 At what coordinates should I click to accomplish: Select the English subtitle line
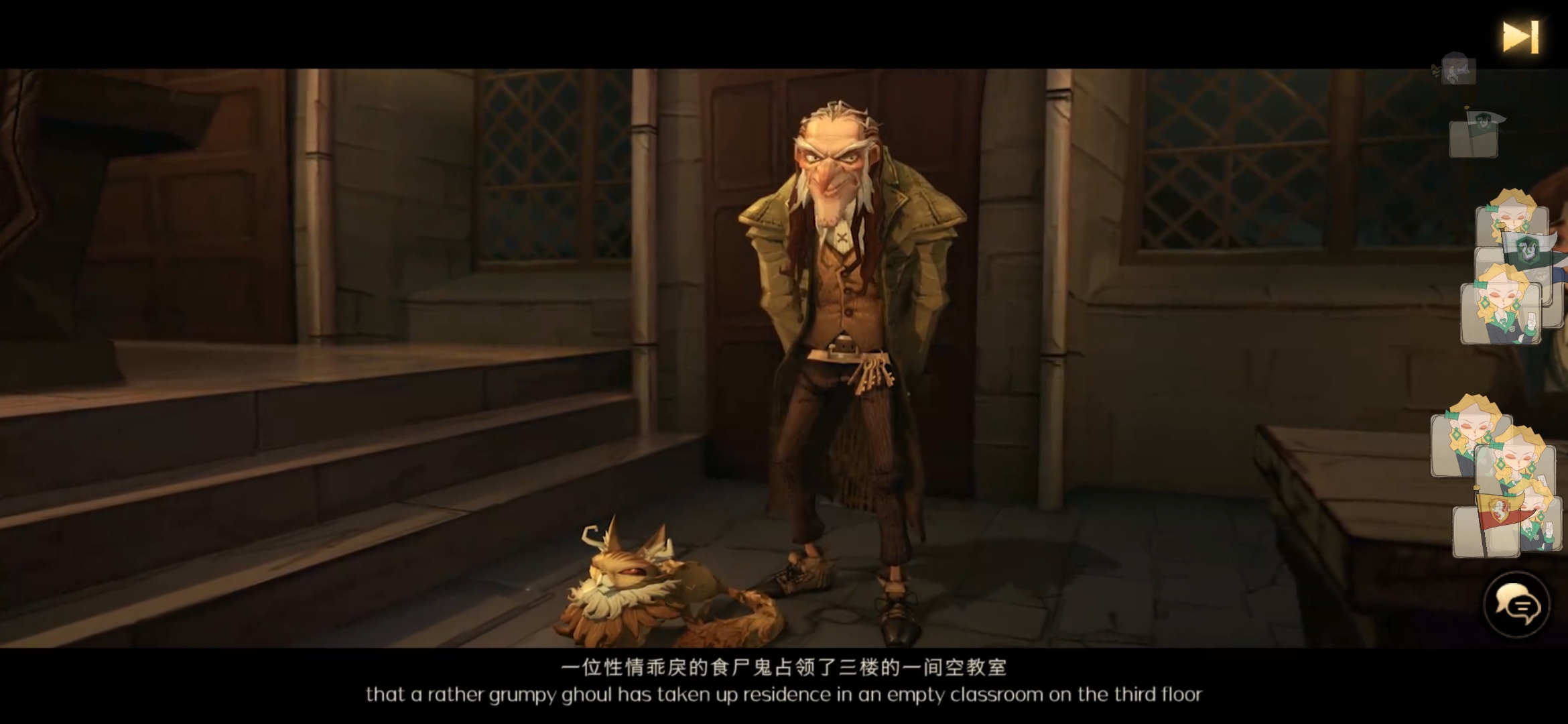click(x=784, y=695)
